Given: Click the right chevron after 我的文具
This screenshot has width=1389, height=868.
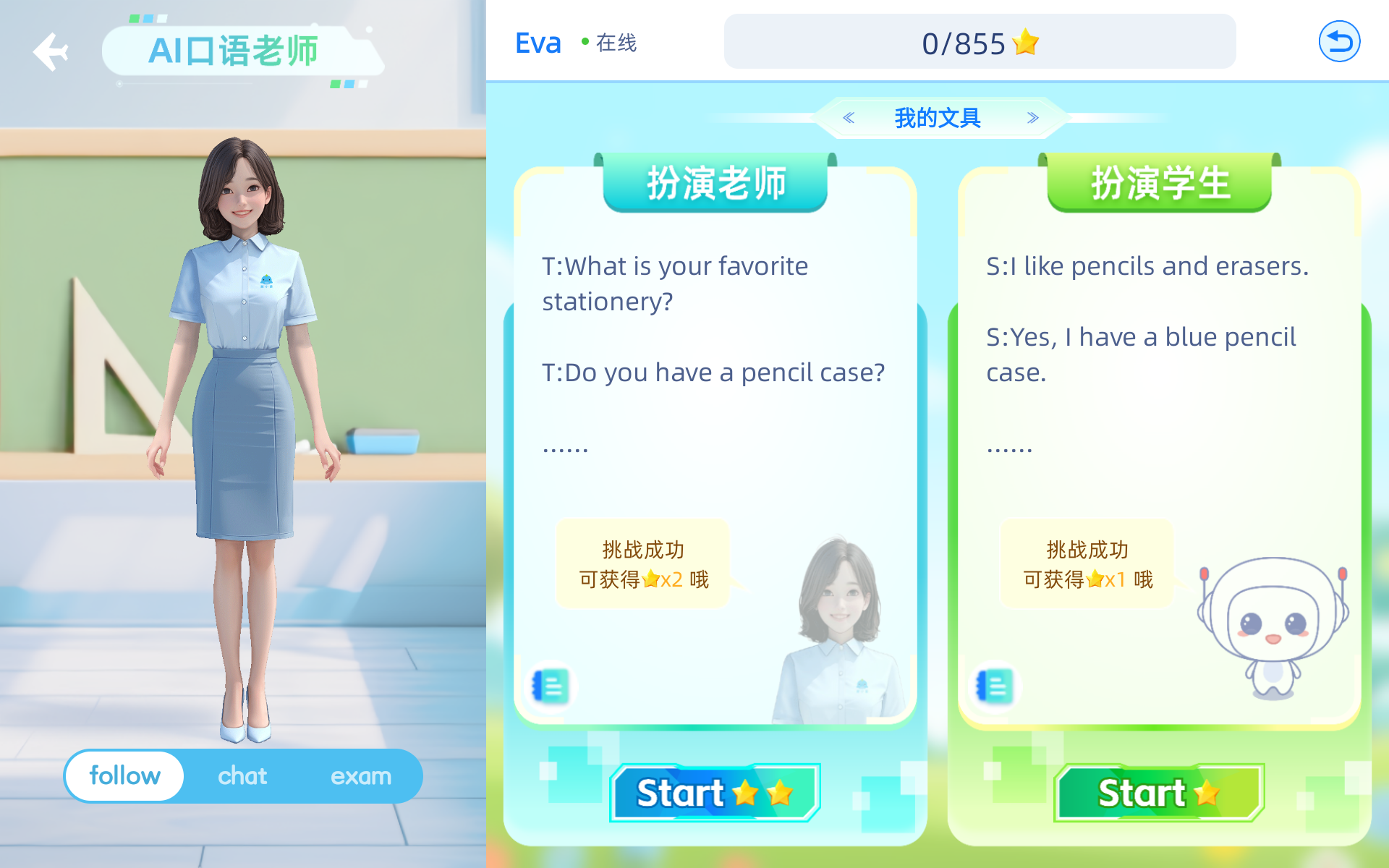Looking at the screenshot, I should 1033,117.
